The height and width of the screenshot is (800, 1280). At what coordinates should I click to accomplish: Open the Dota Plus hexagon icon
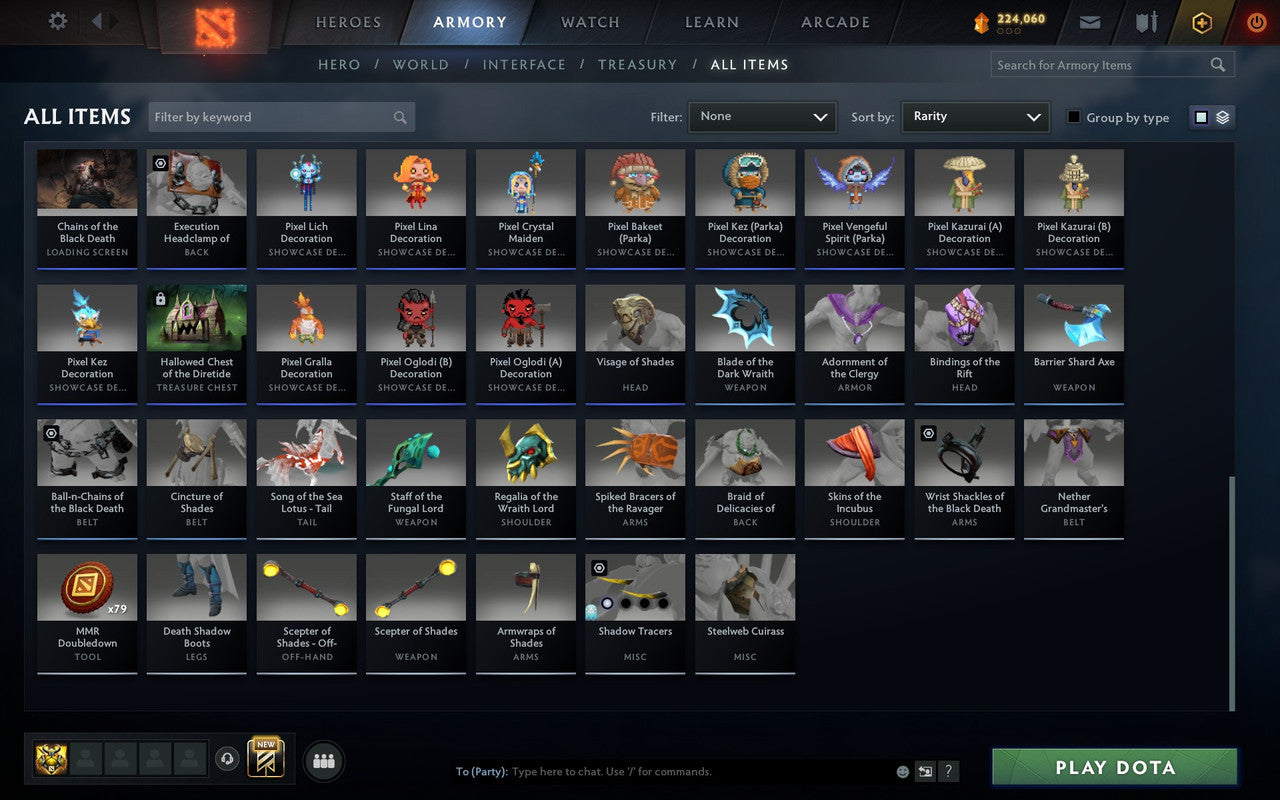tap(1201, 22)
